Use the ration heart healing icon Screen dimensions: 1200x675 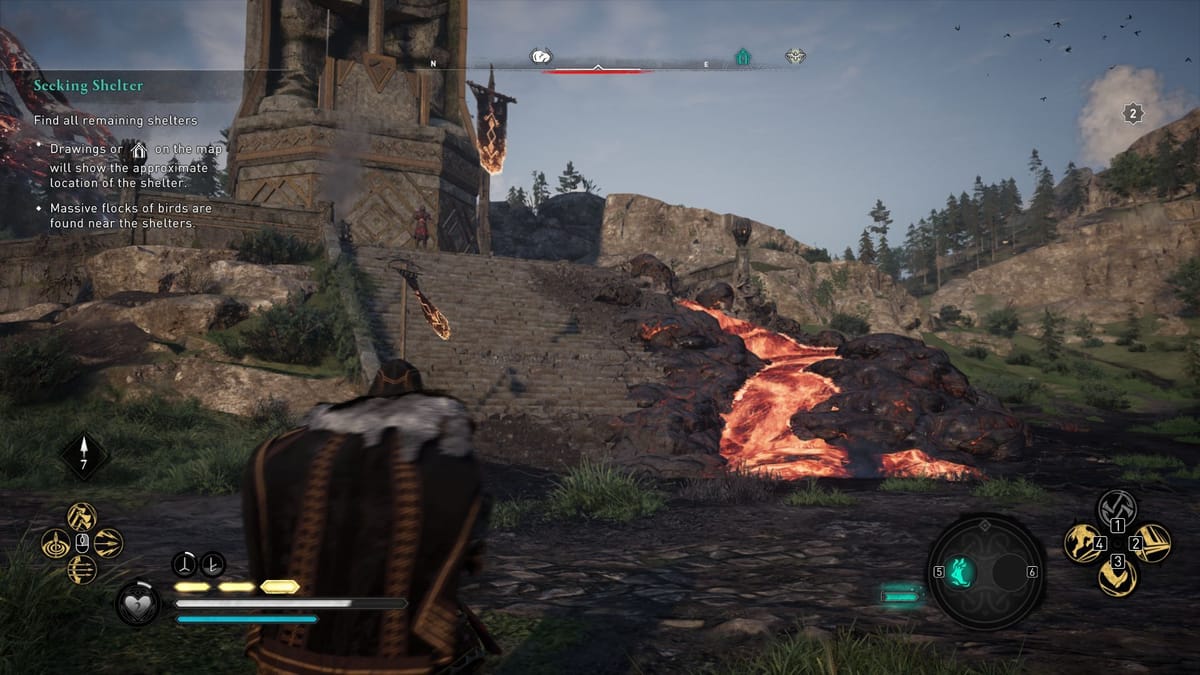click(x=138, y=604)
